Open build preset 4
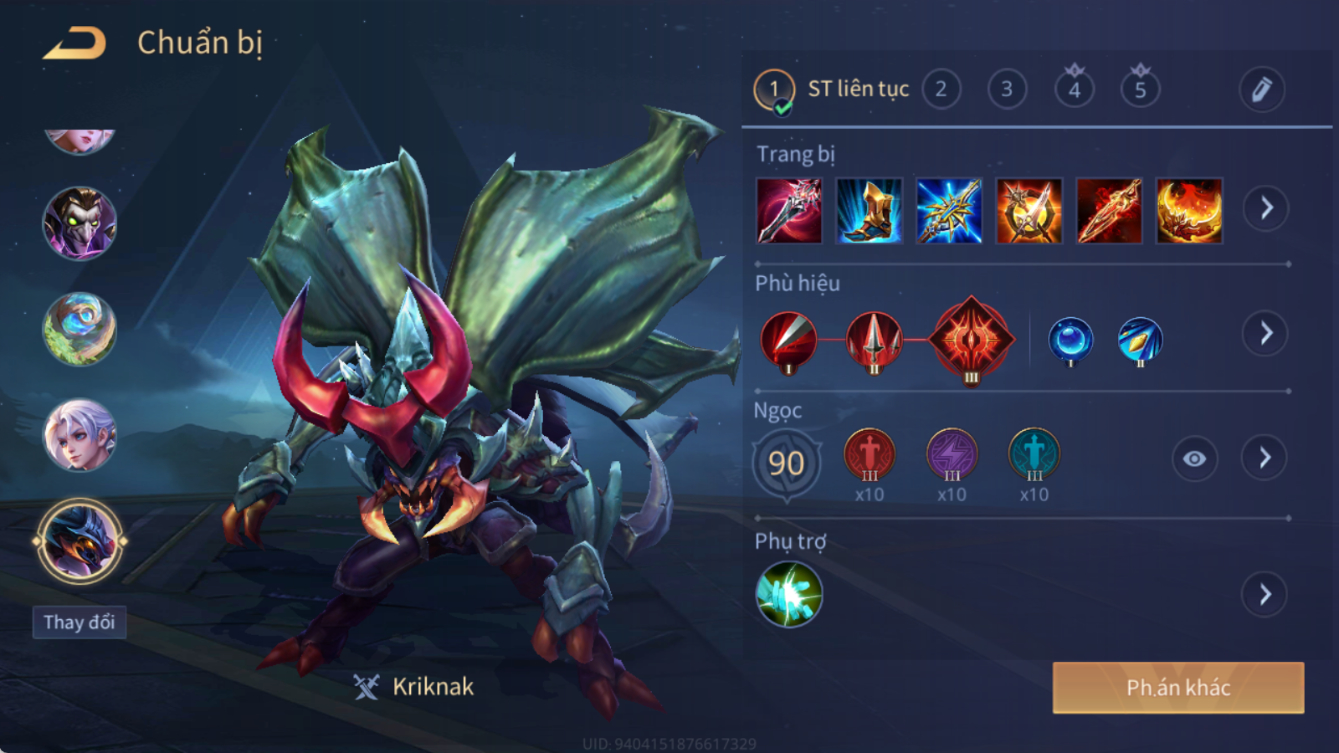1339x753 pixels. pos(1074,90)
